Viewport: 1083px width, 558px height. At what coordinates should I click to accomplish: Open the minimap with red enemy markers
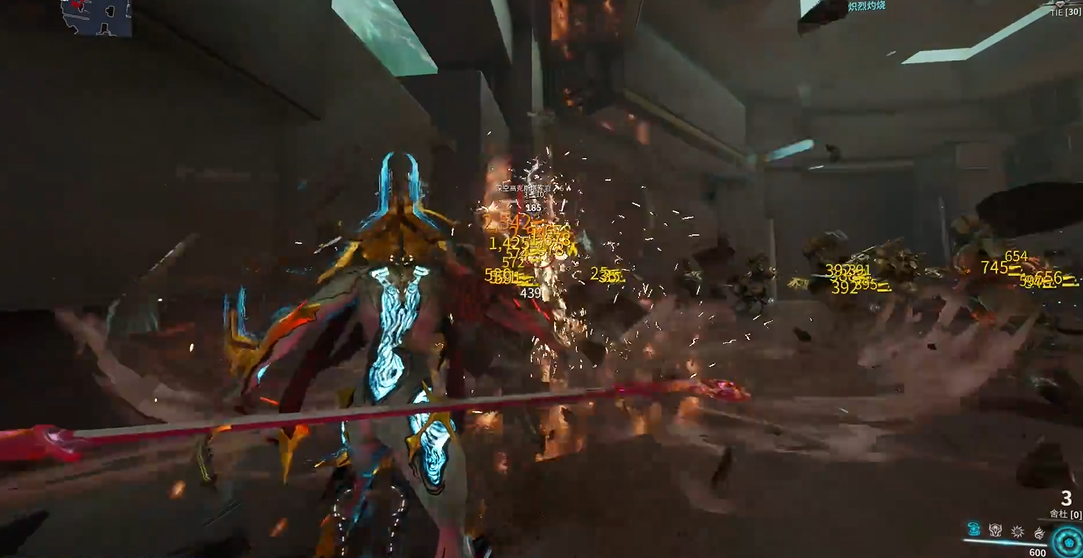(96, 16)
